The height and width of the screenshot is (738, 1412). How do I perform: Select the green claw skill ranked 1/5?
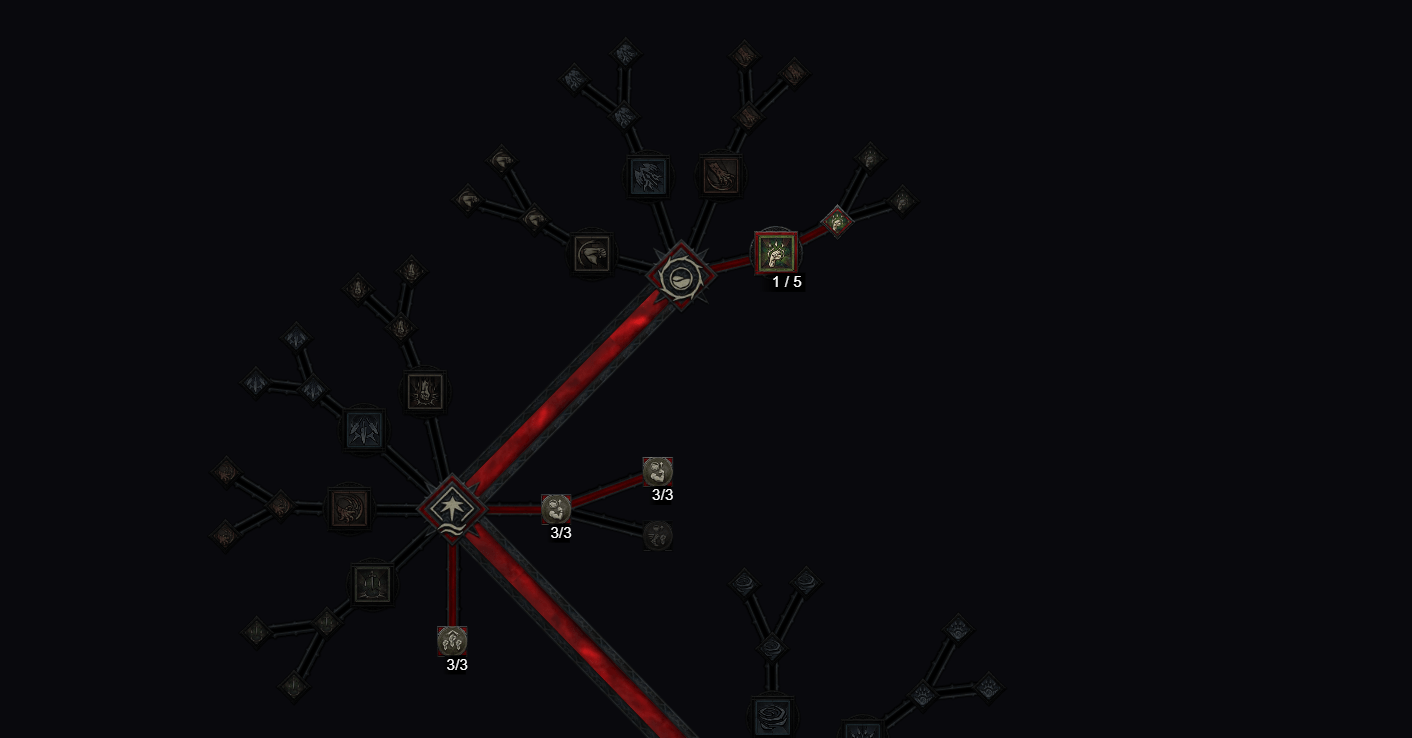[x=777, y=255]
